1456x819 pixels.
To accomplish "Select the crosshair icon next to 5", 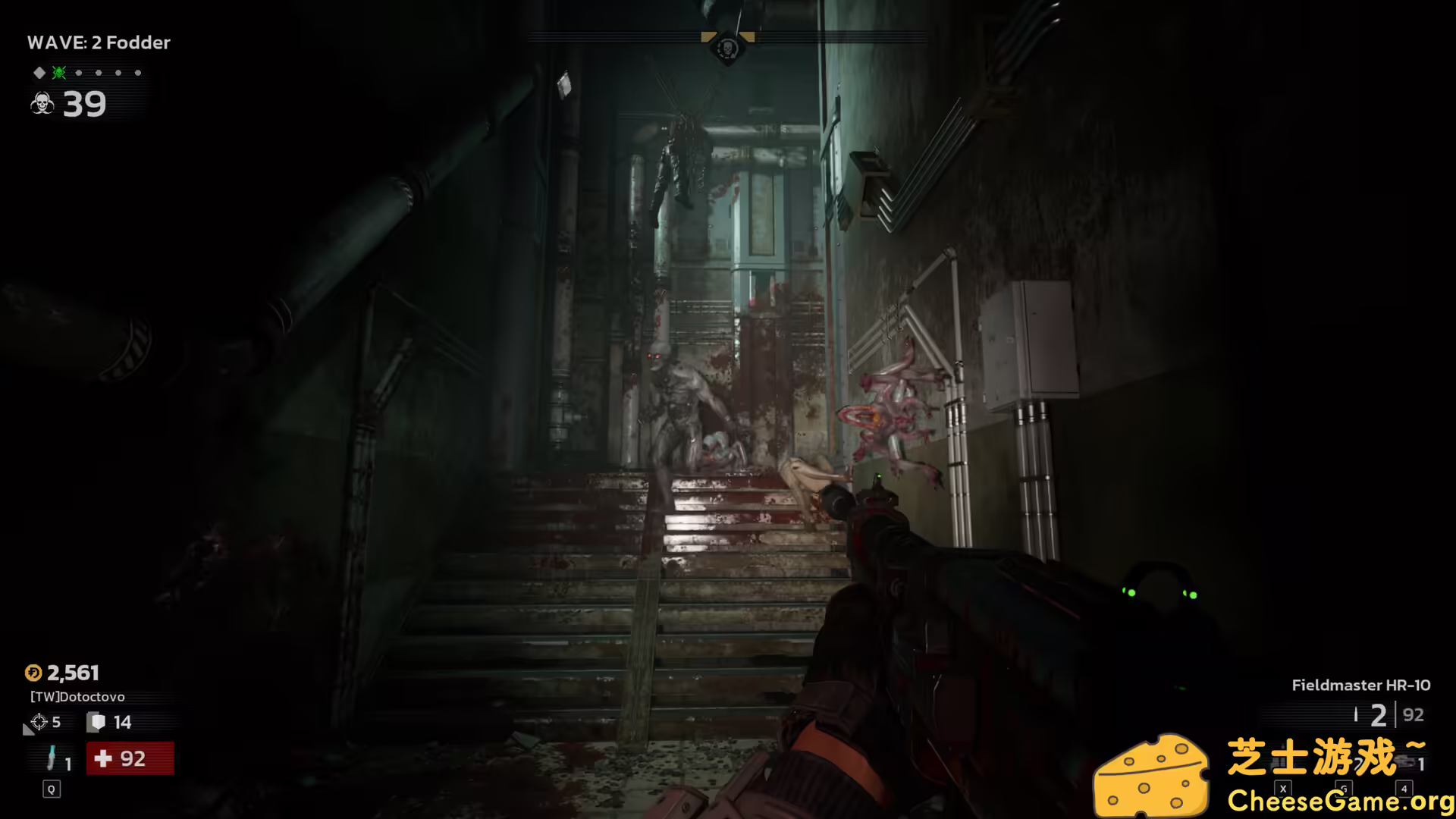I will click(39, 722).
